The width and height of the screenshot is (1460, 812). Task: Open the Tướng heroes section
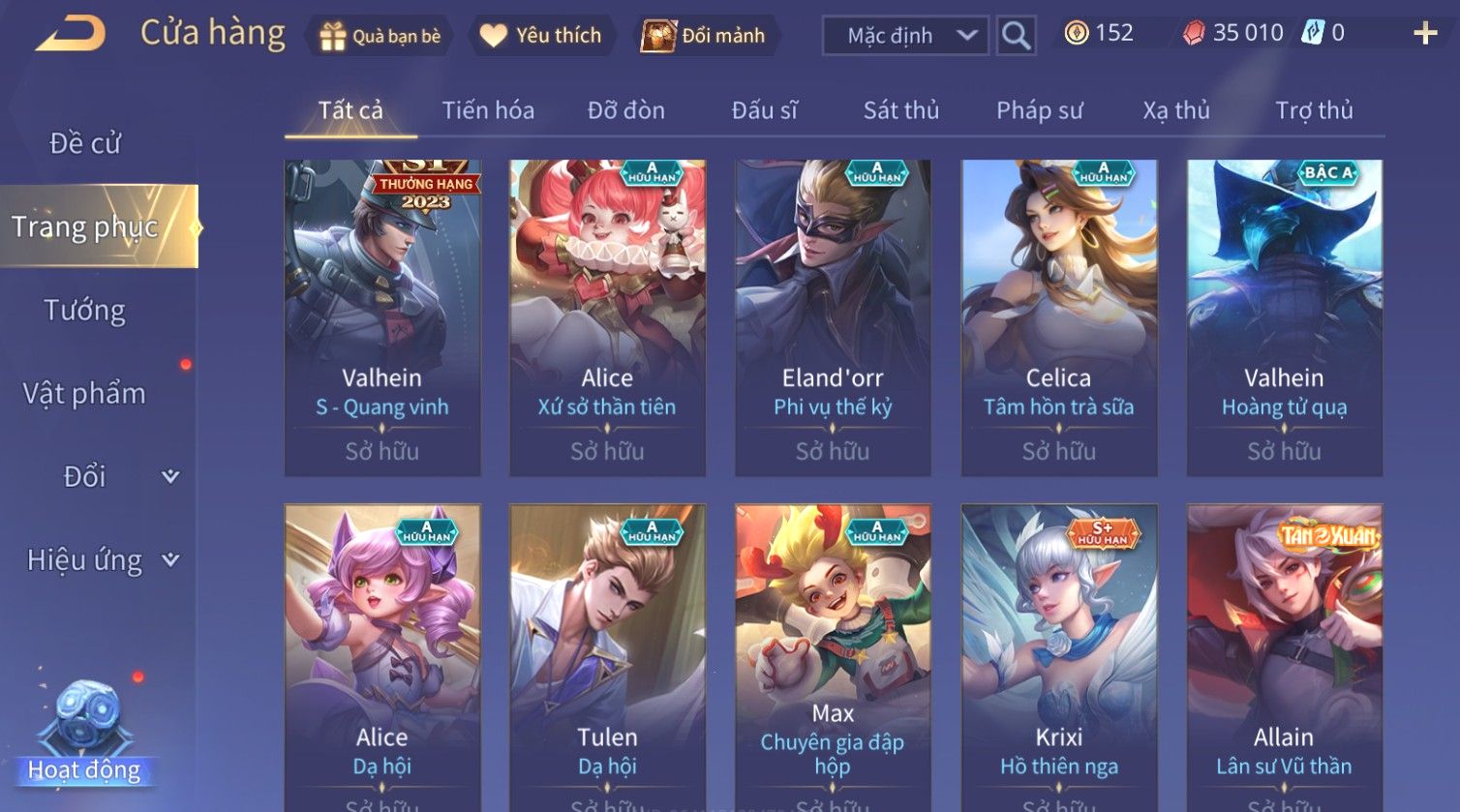click(85, 310)
